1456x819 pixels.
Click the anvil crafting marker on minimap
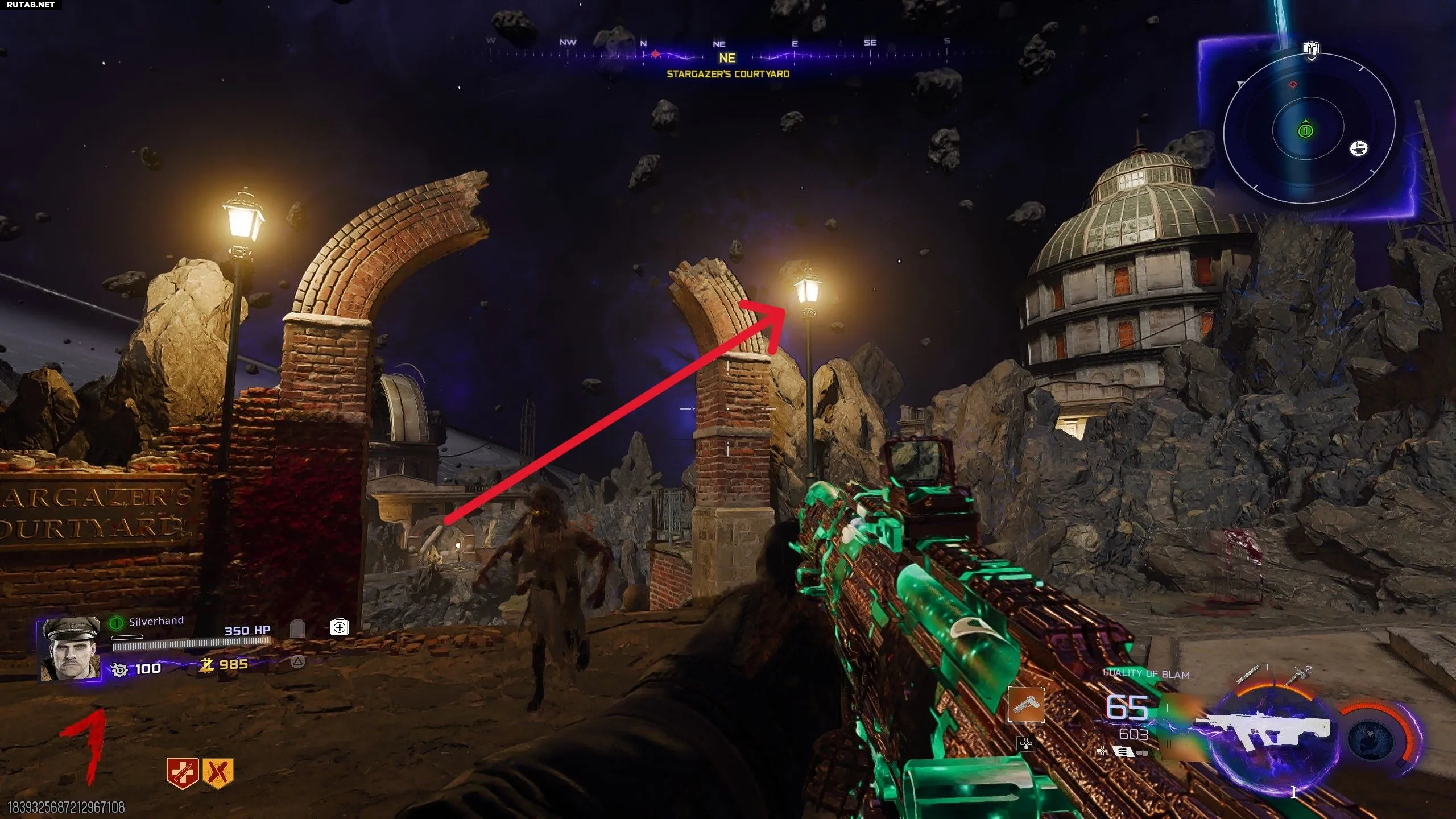(1359, 148)
